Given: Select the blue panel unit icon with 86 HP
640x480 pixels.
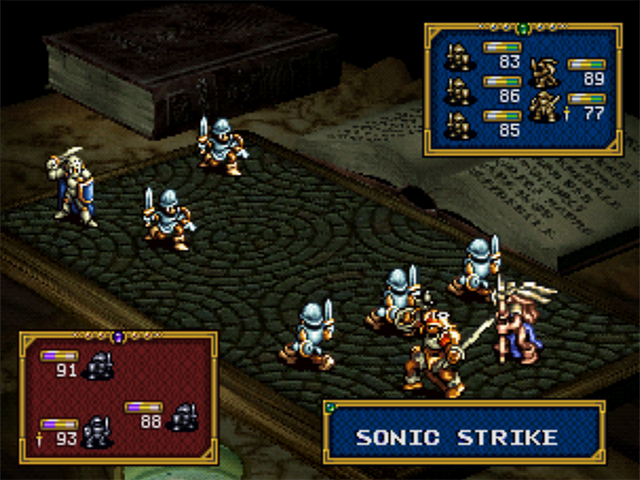Looking at the screenshot, I should (x=459, y=90).
